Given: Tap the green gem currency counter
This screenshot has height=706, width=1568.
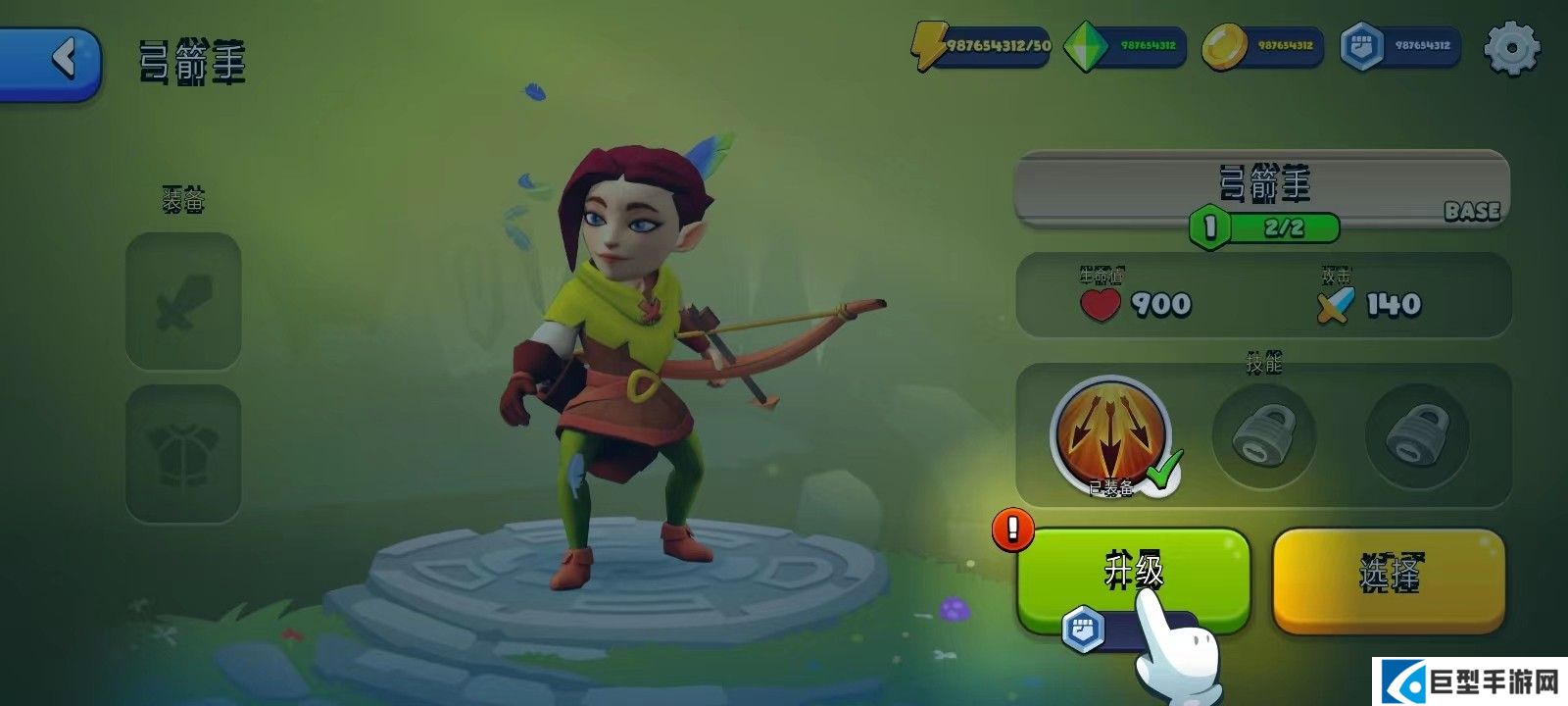Looking at the screenshot, I should pos(1125,46).
